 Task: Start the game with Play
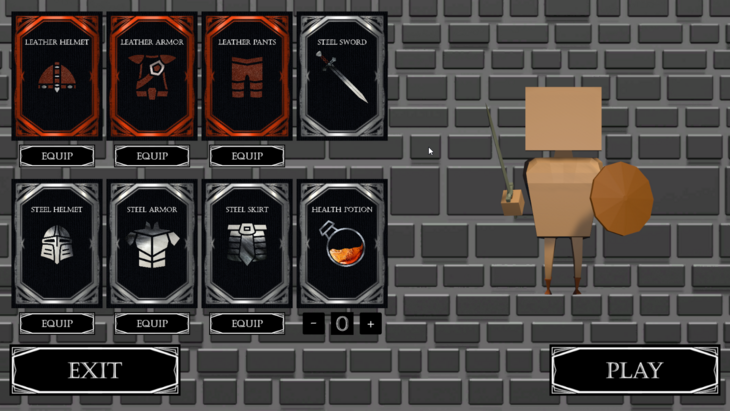click(x=634, y=370)
